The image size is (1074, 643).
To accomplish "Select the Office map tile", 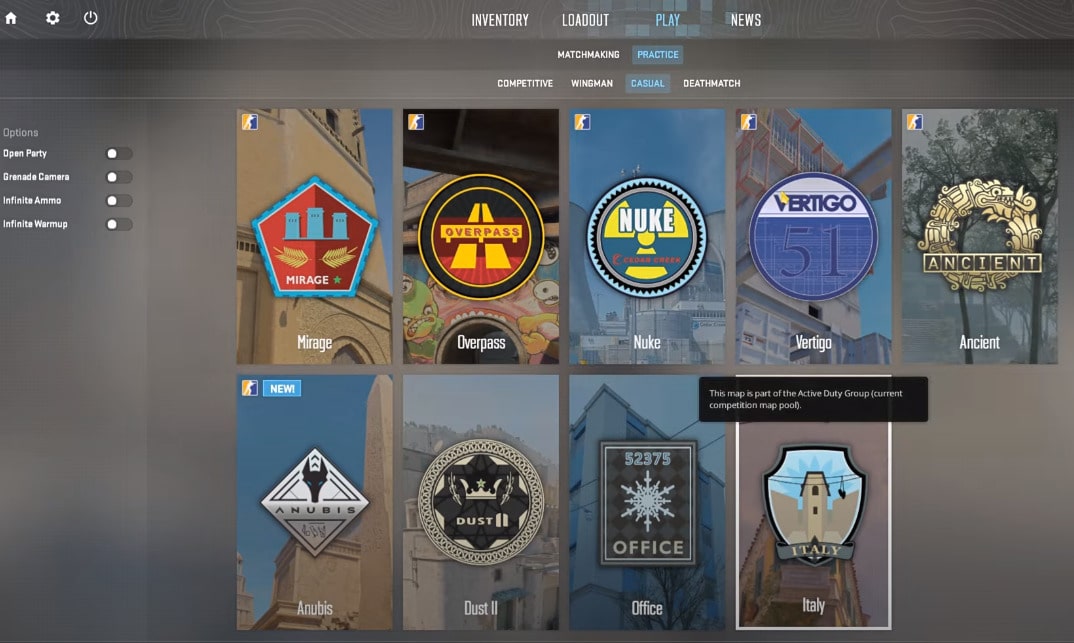I will tap(647, 502).
